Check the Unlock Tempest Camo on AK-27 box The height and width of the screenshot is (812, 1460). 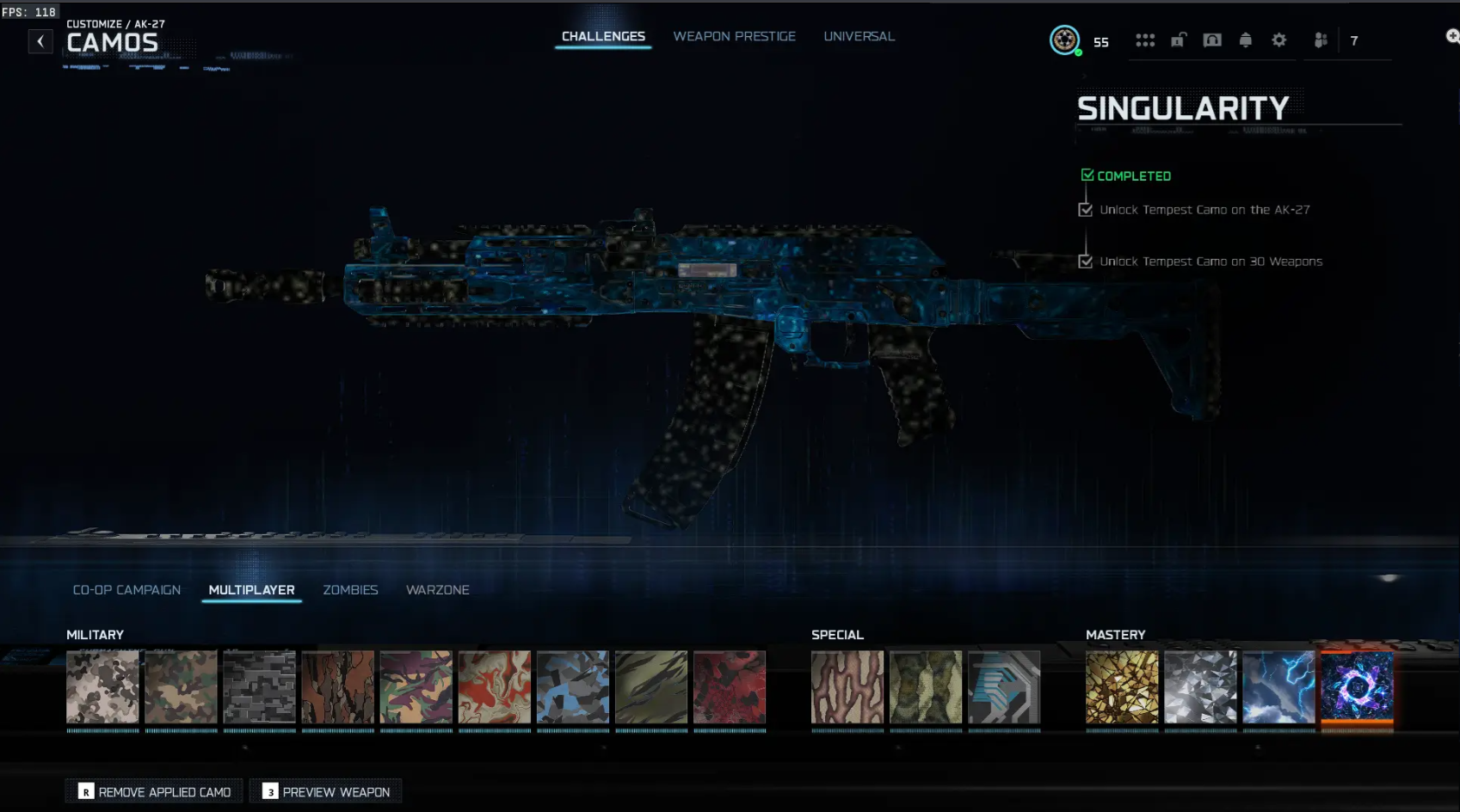(1085, 209)
